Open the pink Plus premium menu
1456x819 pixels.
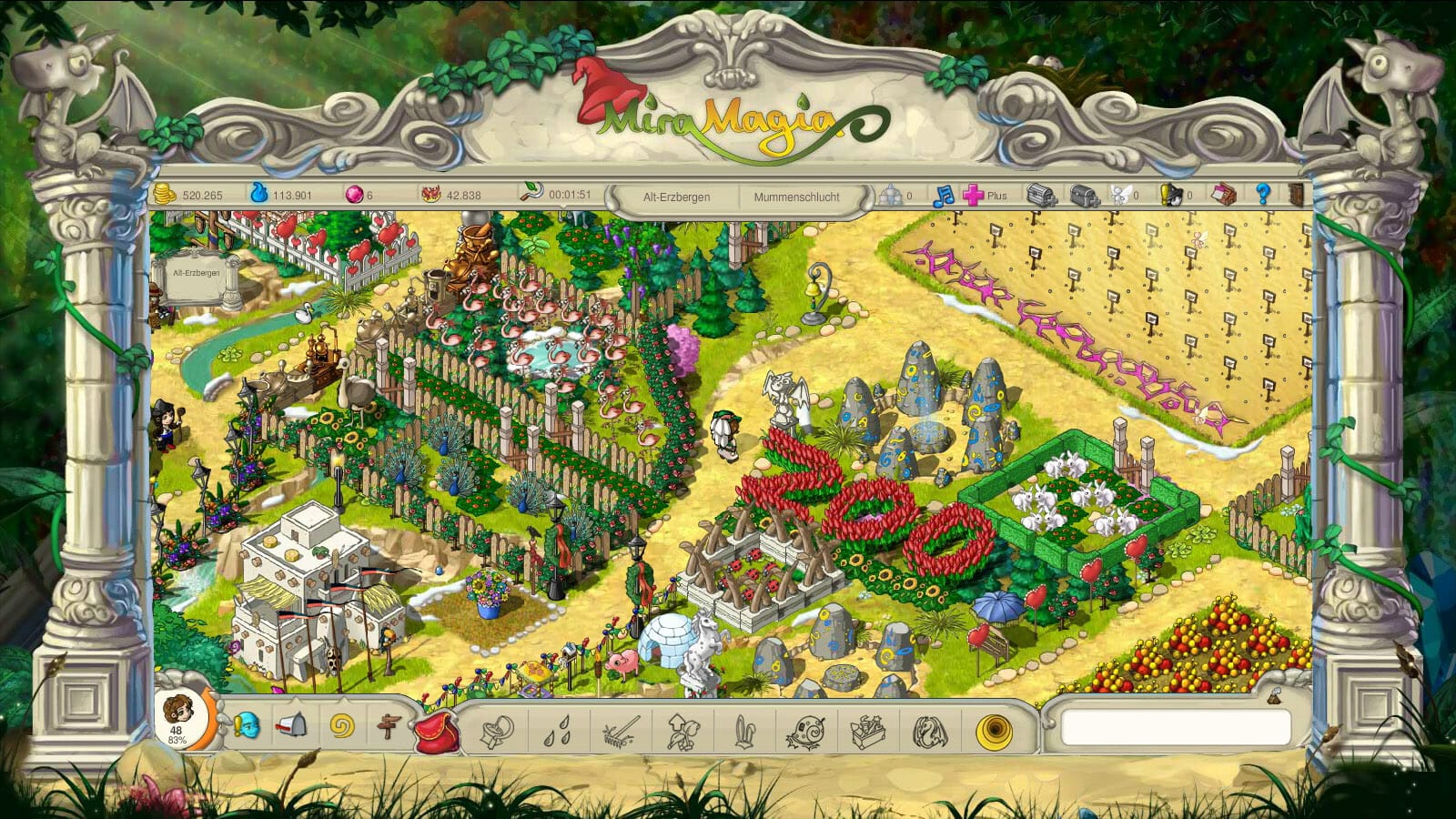[985, 195]
